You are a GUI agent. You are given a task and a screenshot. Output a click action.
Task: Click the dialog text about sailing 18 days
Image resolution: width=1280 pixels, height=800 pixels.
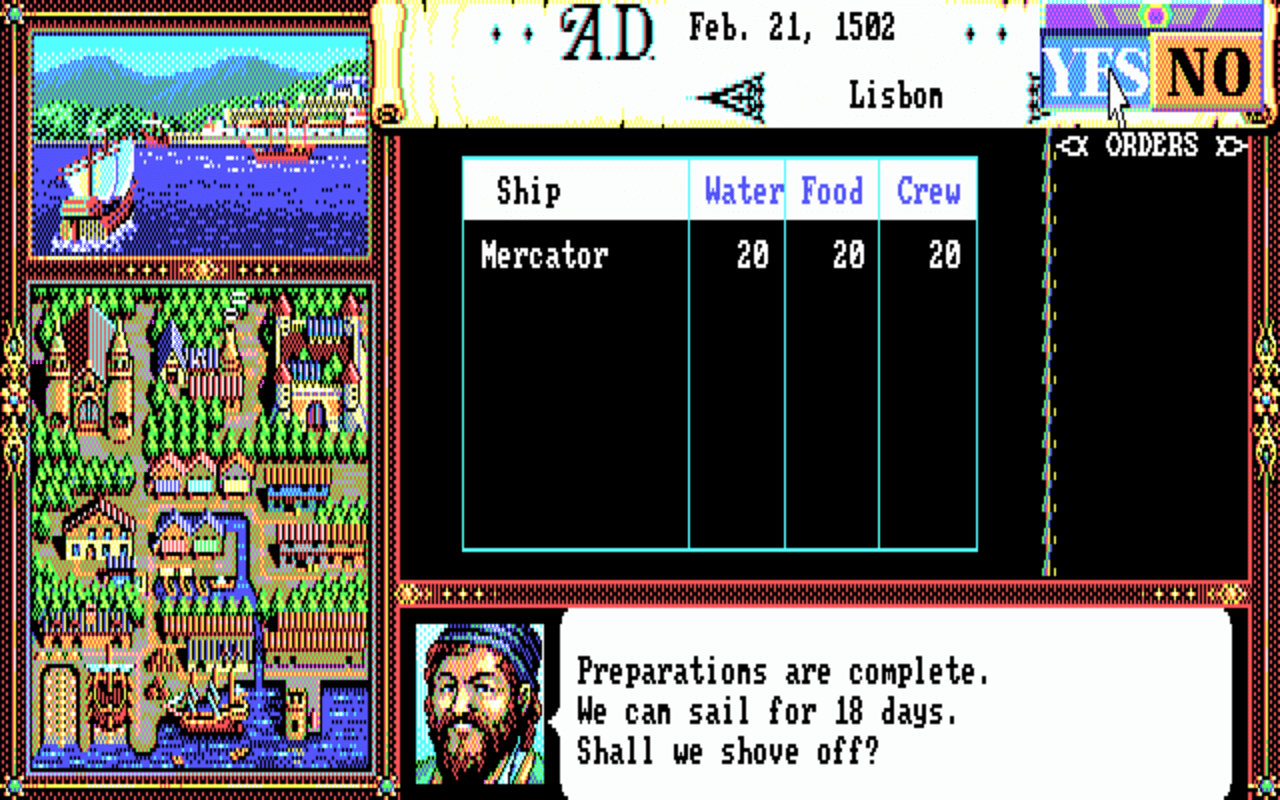click(765, 712)
